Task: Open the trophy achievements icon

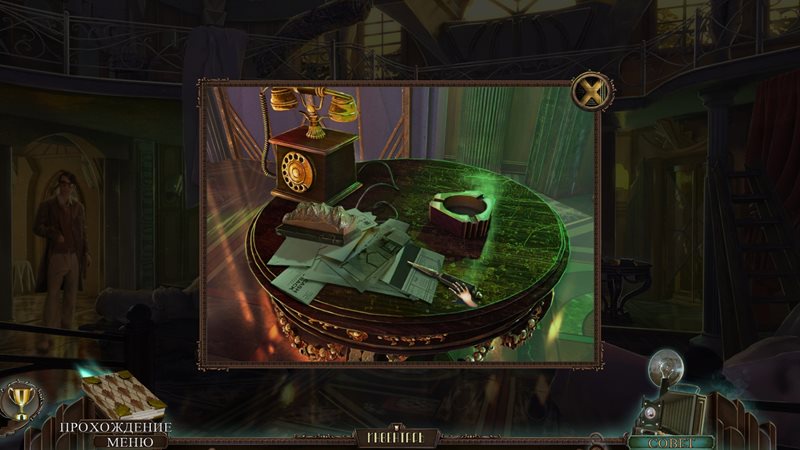Action: pos(17,401)
